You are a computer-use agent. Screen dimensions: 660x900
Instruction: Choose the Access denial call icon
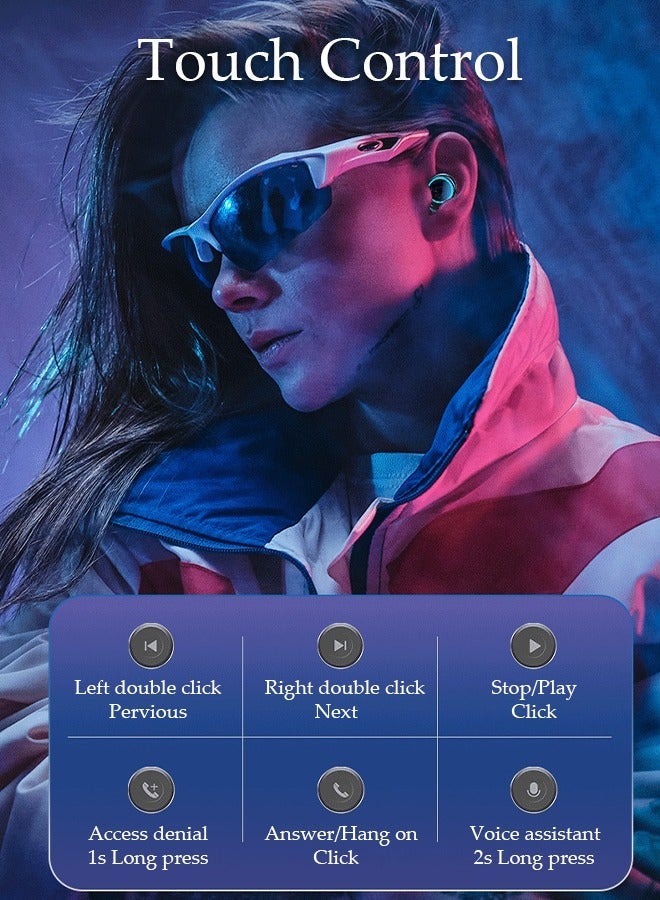tap(151, 790)
